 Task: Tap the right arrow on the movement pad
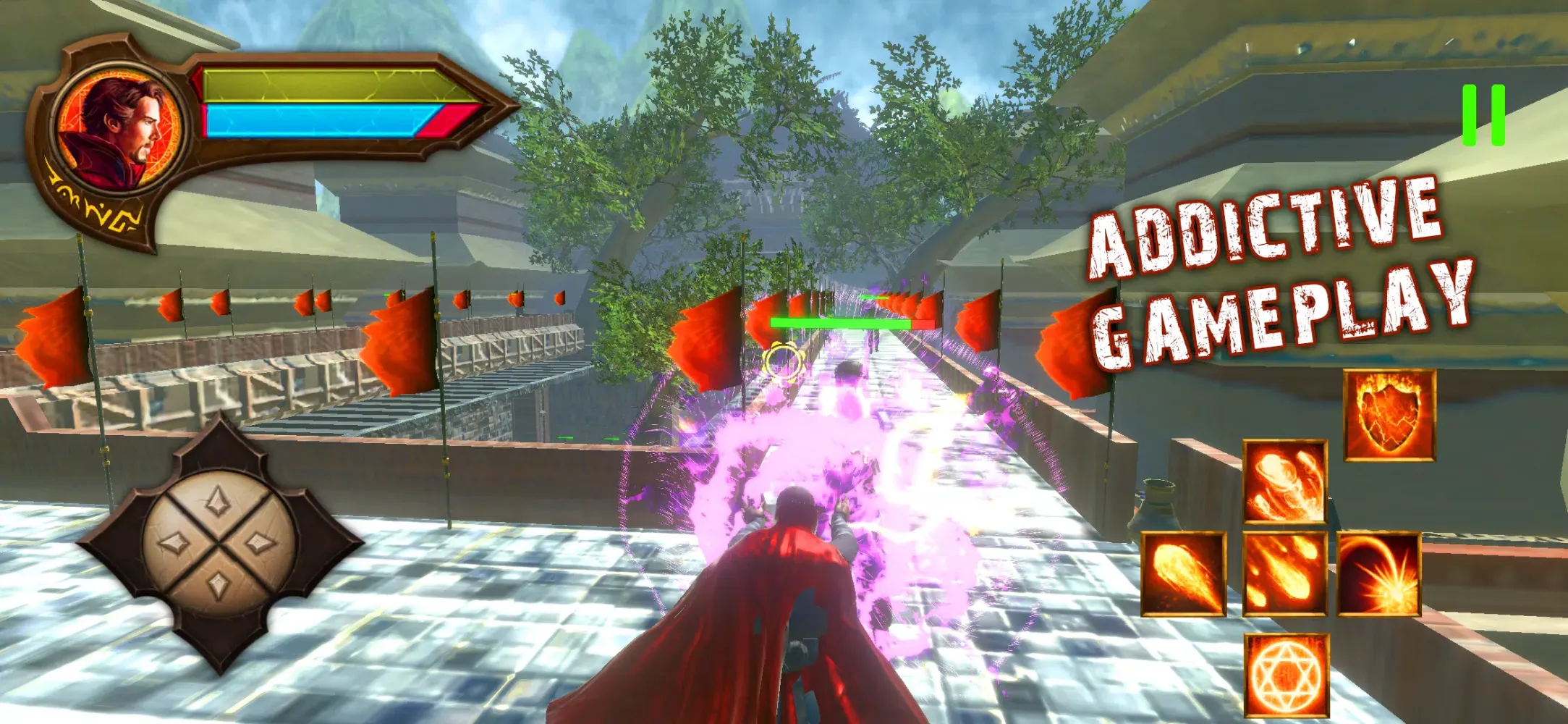(260, 543)
